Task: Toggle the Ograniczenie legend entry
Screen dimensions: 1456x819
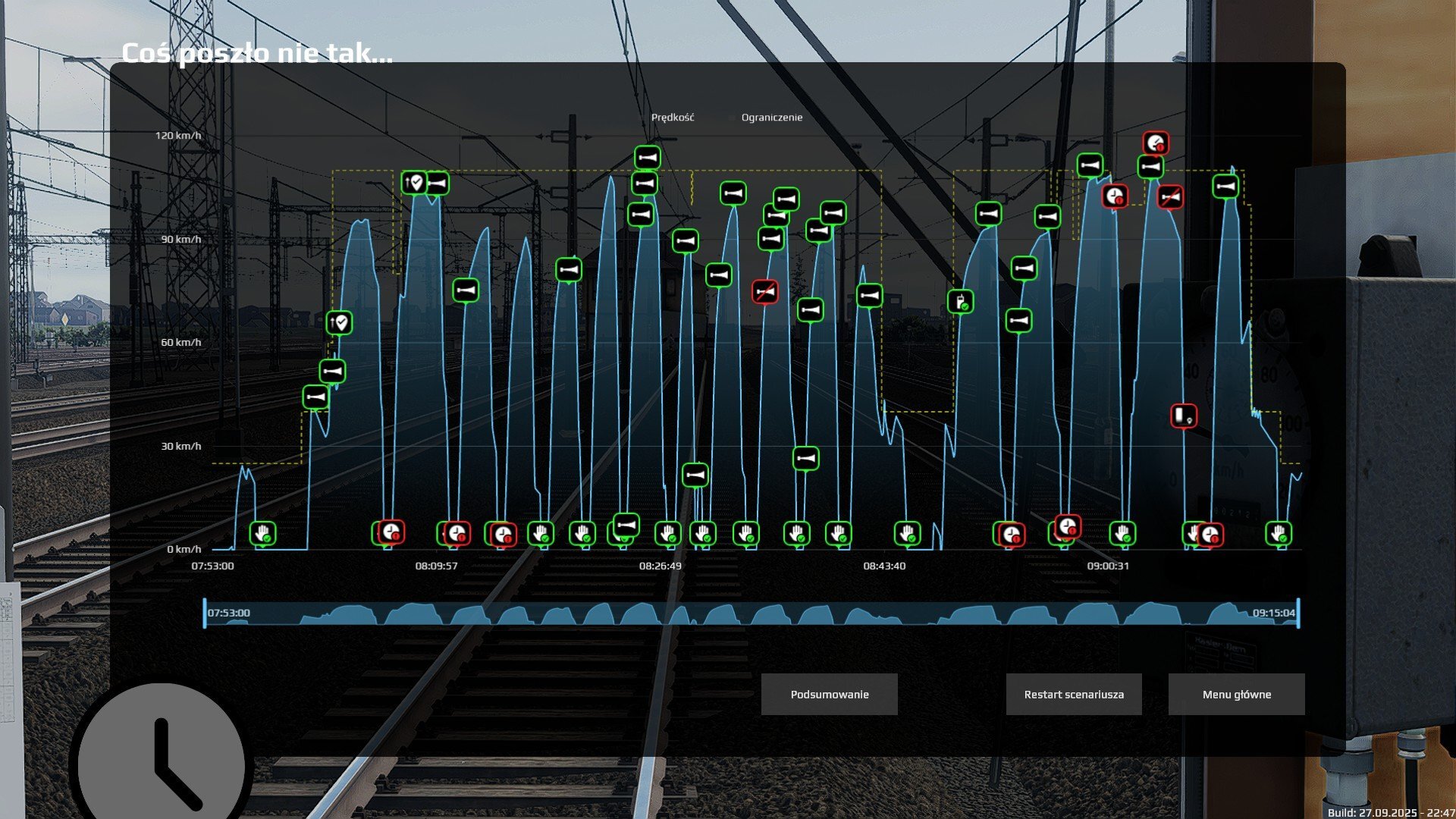Action: (771, 118)
